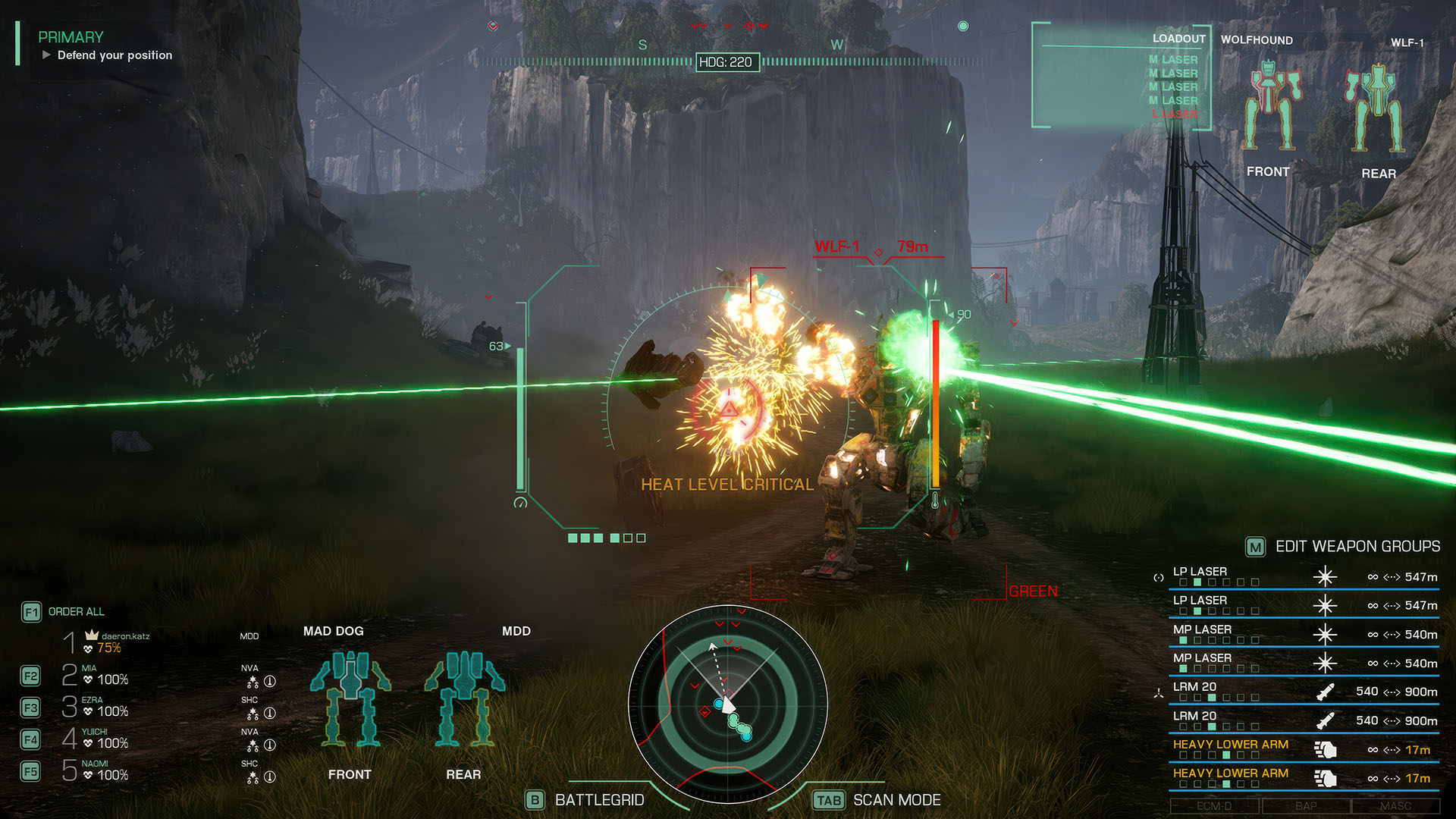
Task: View the Wolfhound front damage diagram
Action: pyautogui.click(x=1269, y=106)
